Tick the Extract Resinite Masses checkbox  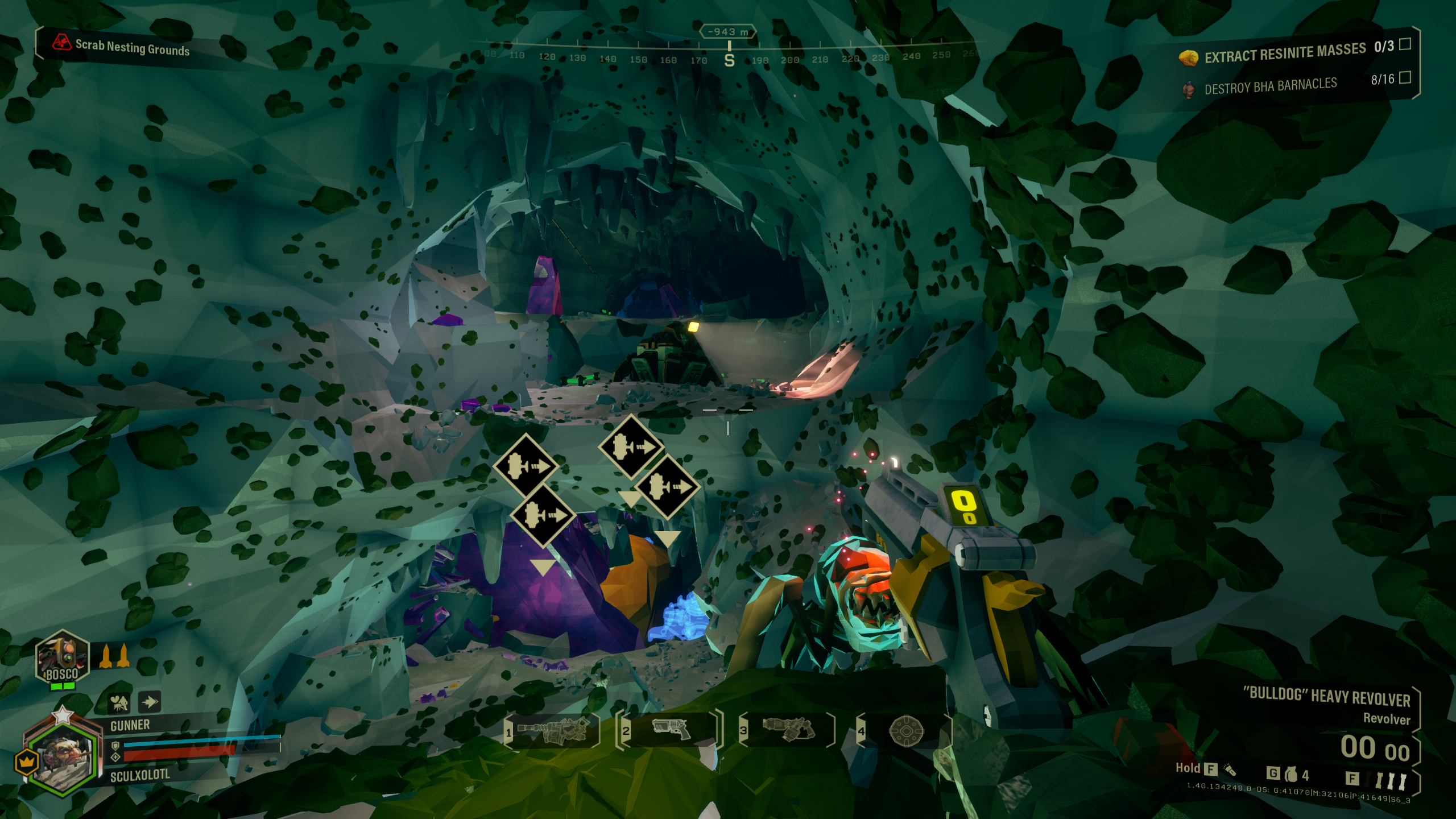click(1405, 44)
